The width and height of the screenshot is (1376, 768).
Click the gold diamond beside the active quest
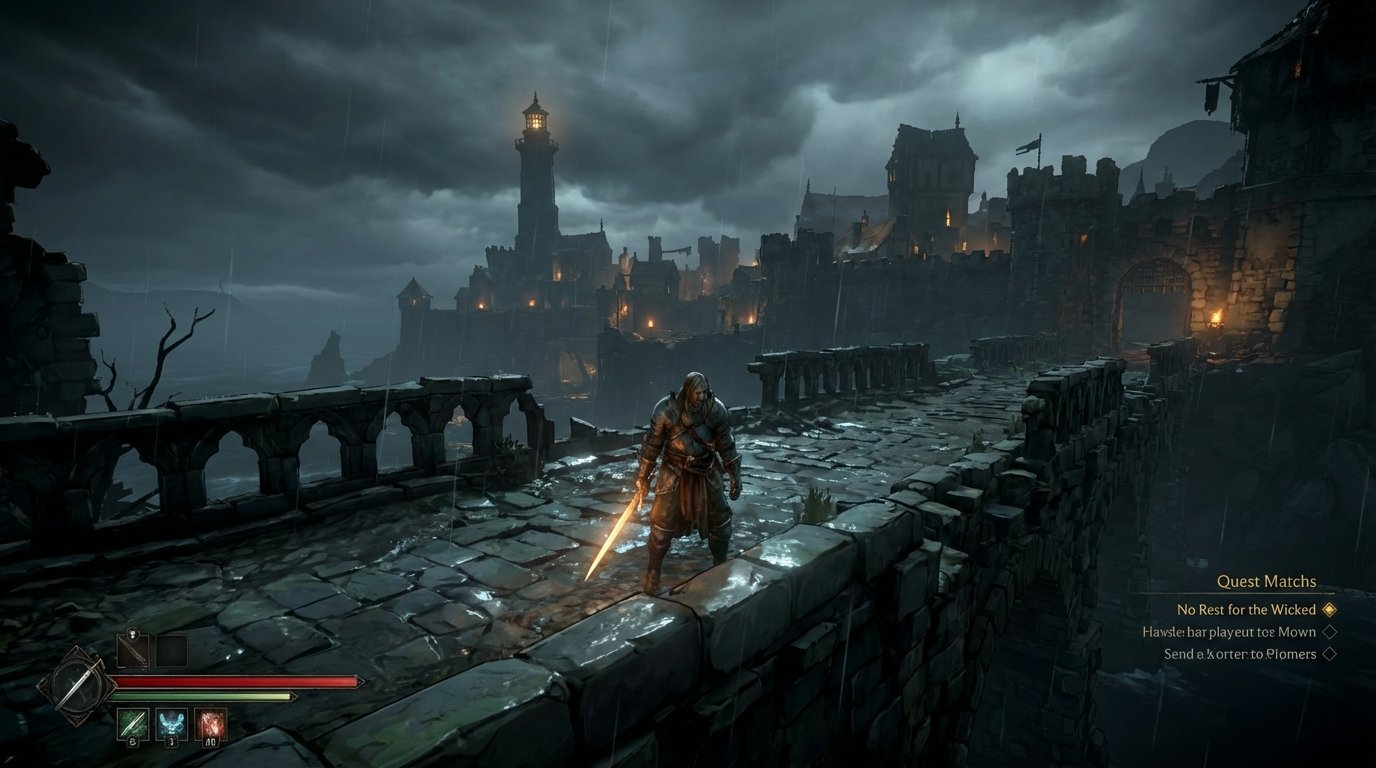tap(1328, 609)
